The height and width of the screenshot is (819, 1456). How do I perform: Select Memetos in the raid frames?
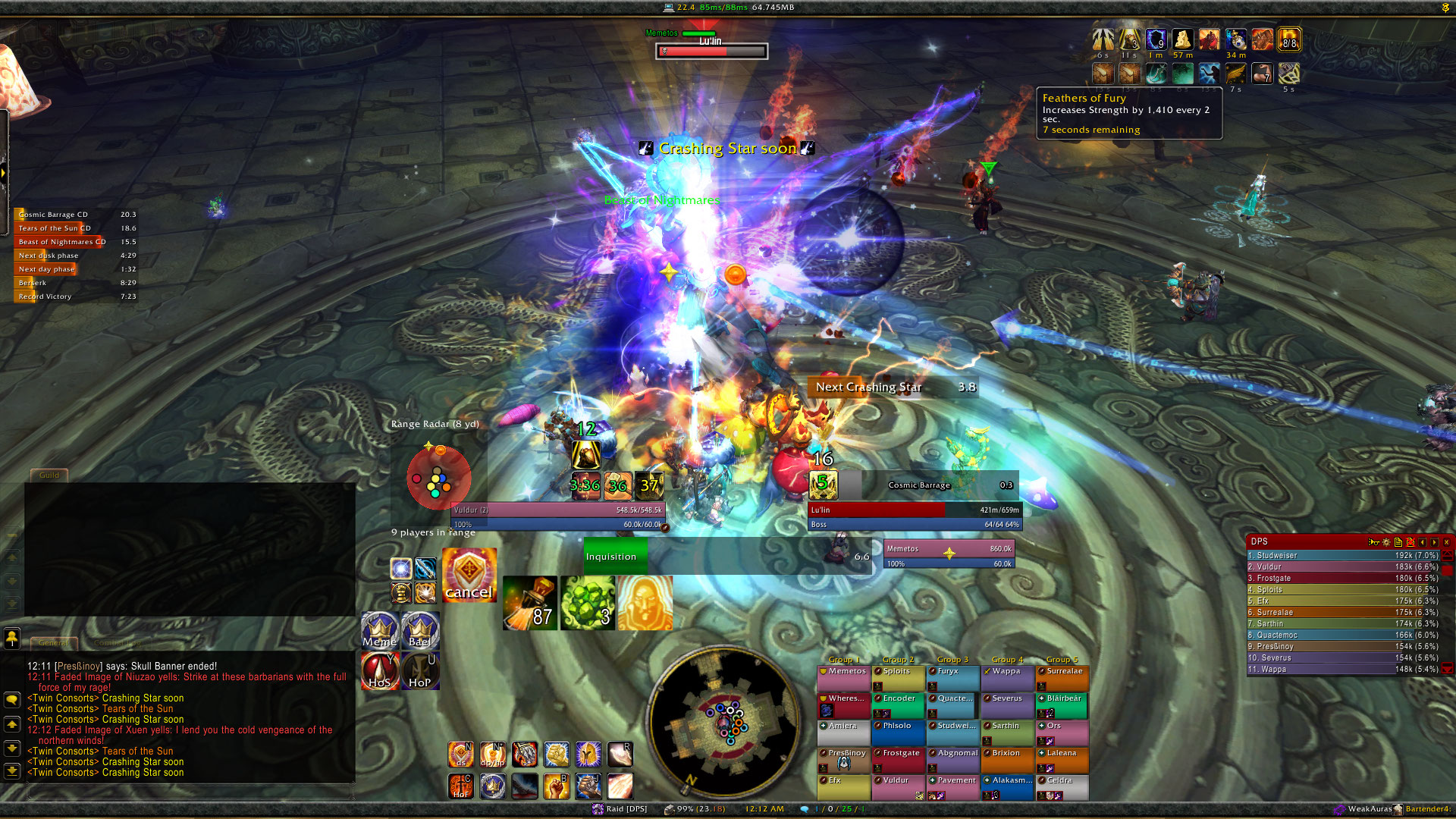tap(843, 677)
